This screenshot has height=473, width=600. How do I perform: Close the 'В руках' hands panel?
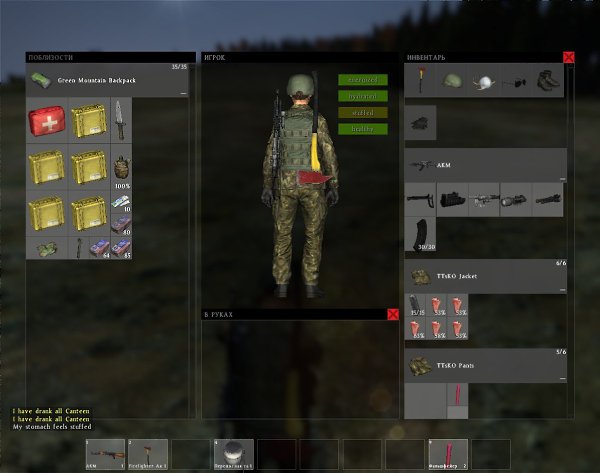[392, 314]
